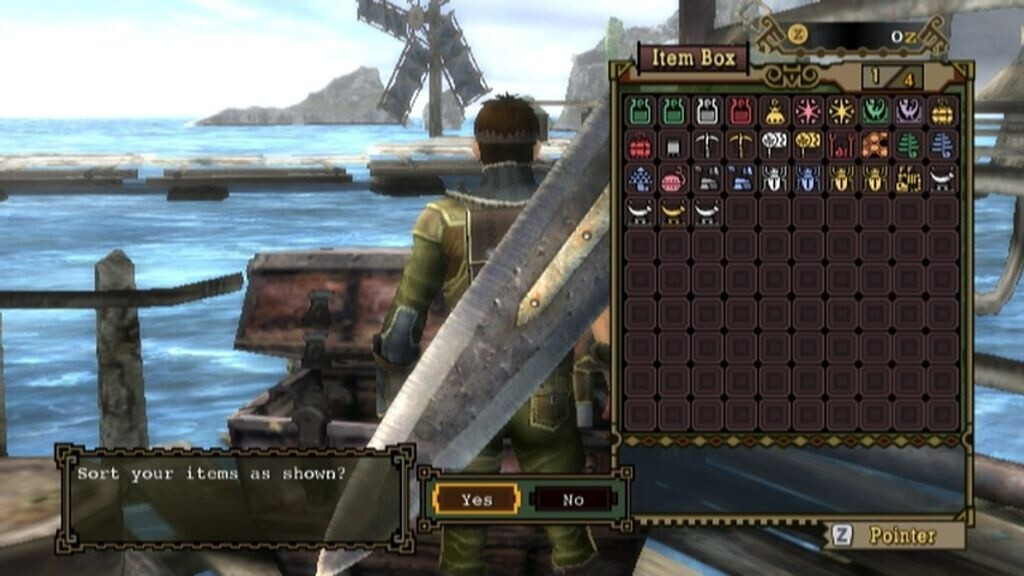The height and width of the screenshot is (576, 1024).
Task: Select the white bug net item
Action: (774, 145)
